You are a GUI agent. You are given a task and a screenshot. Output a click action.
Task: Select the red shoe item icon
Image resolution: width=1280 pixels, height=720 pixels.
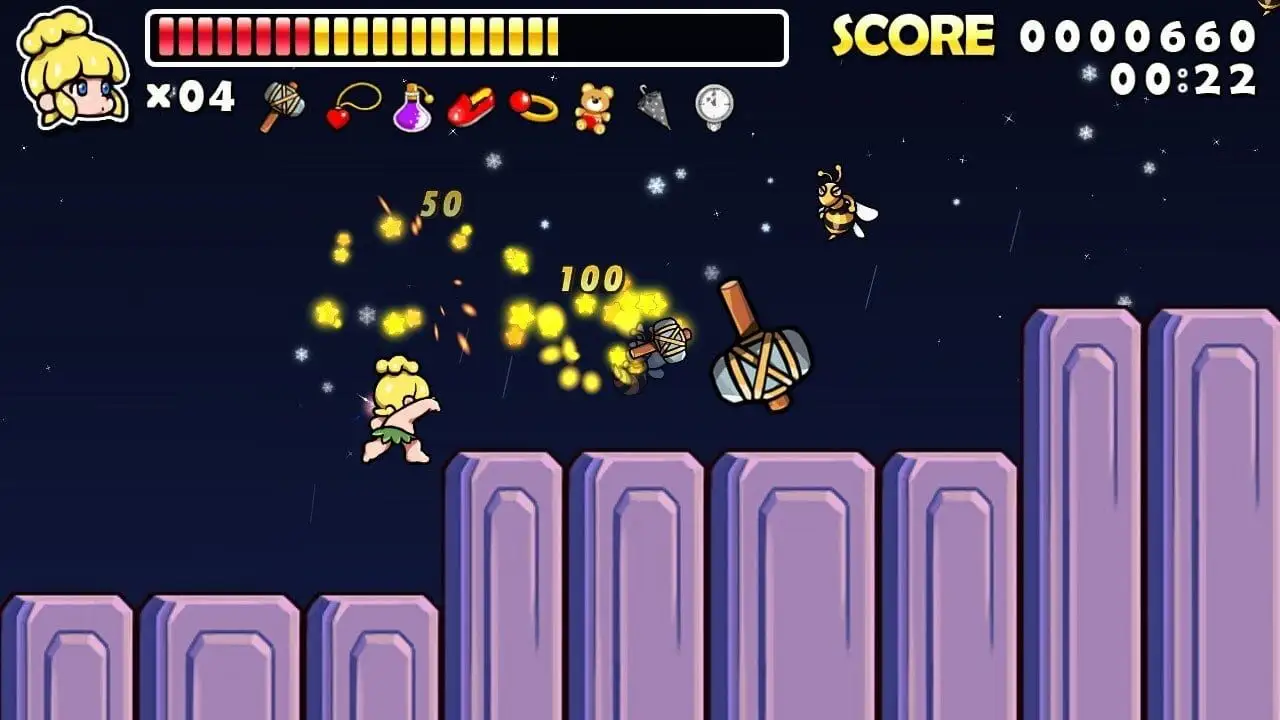point(471,108)
